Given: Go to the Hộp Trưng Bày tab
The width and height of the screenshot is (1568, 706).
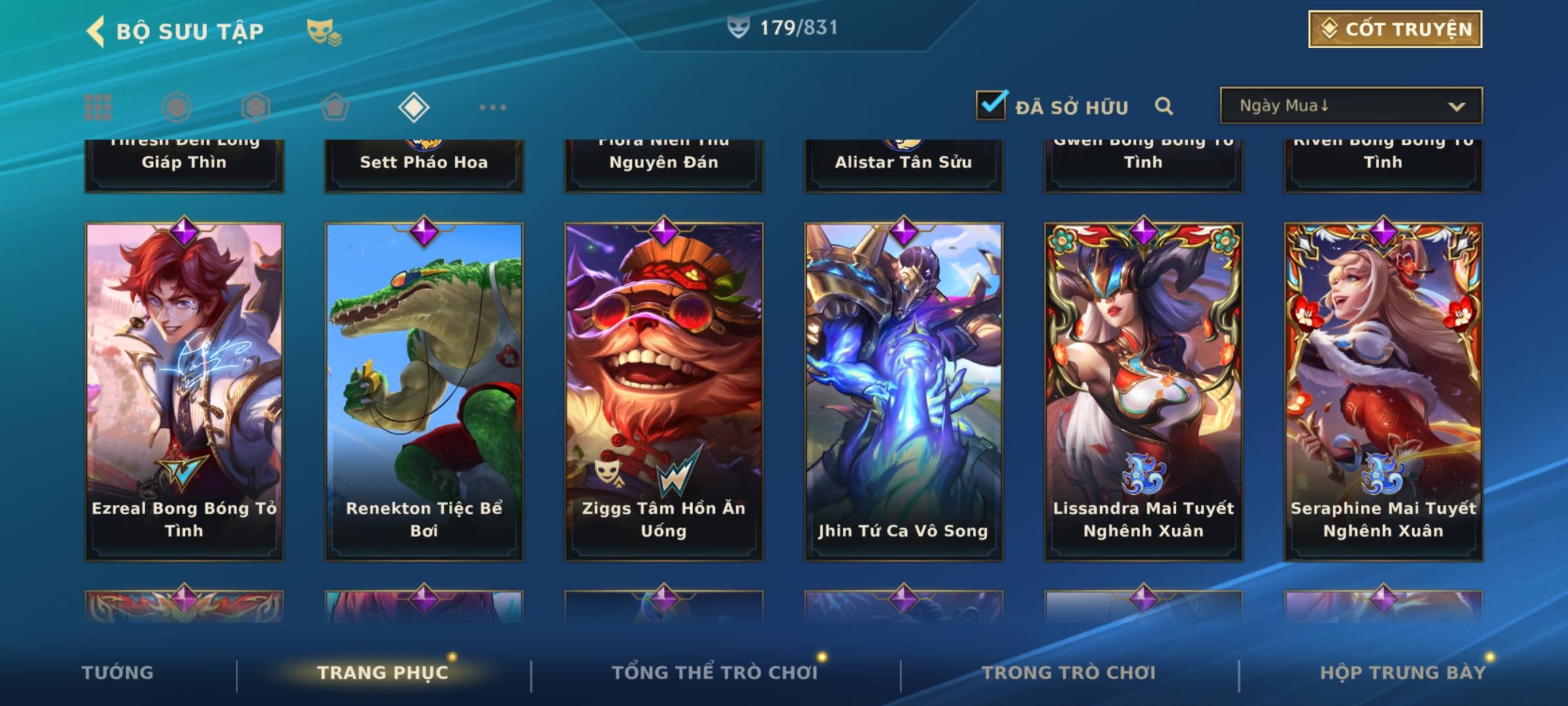Looking at the screenshot, I should tap(1403, 673).
